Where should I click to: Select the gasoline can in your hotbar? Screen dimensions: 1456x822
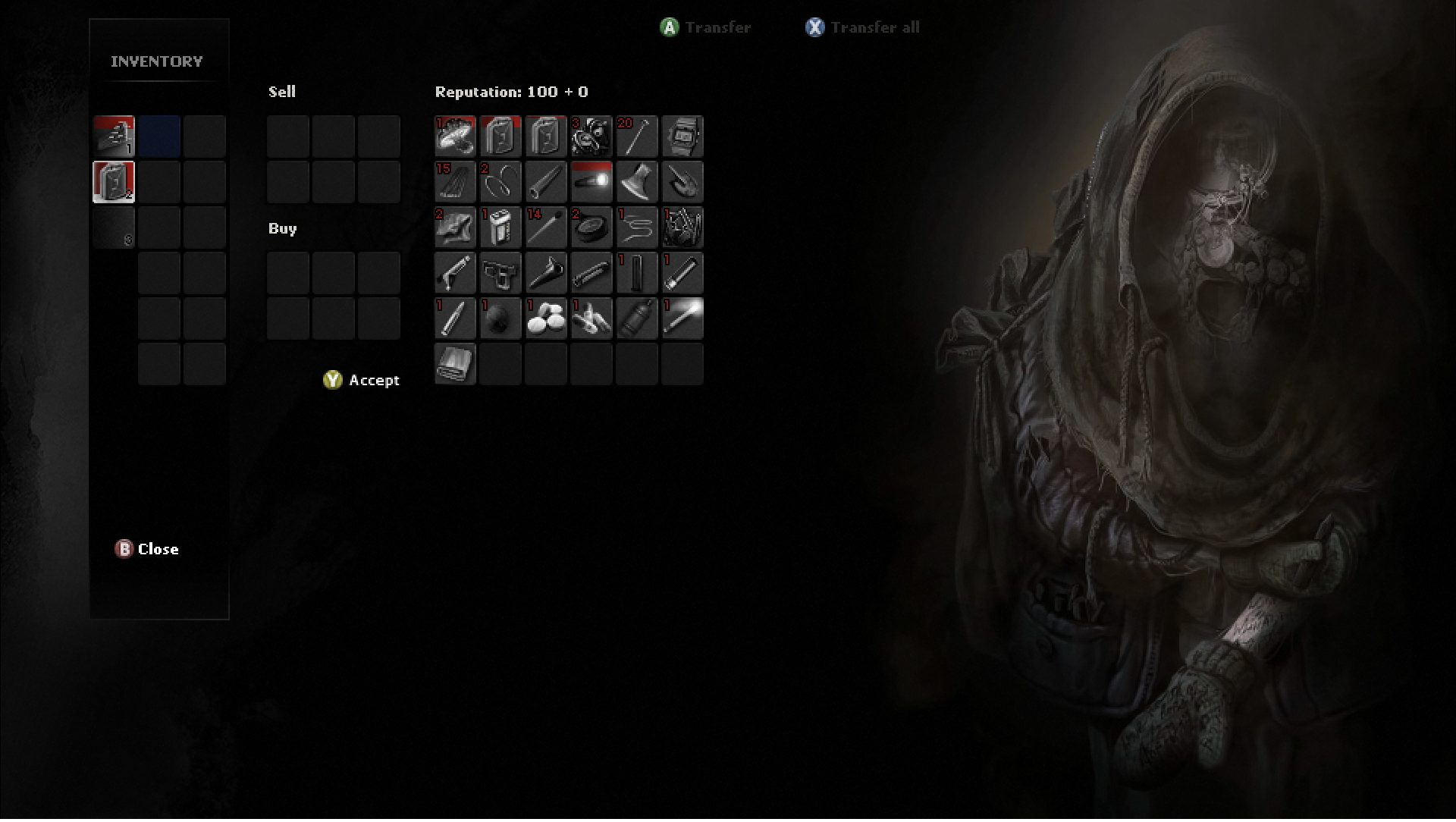pyautogui.click(x=114, y=182)
